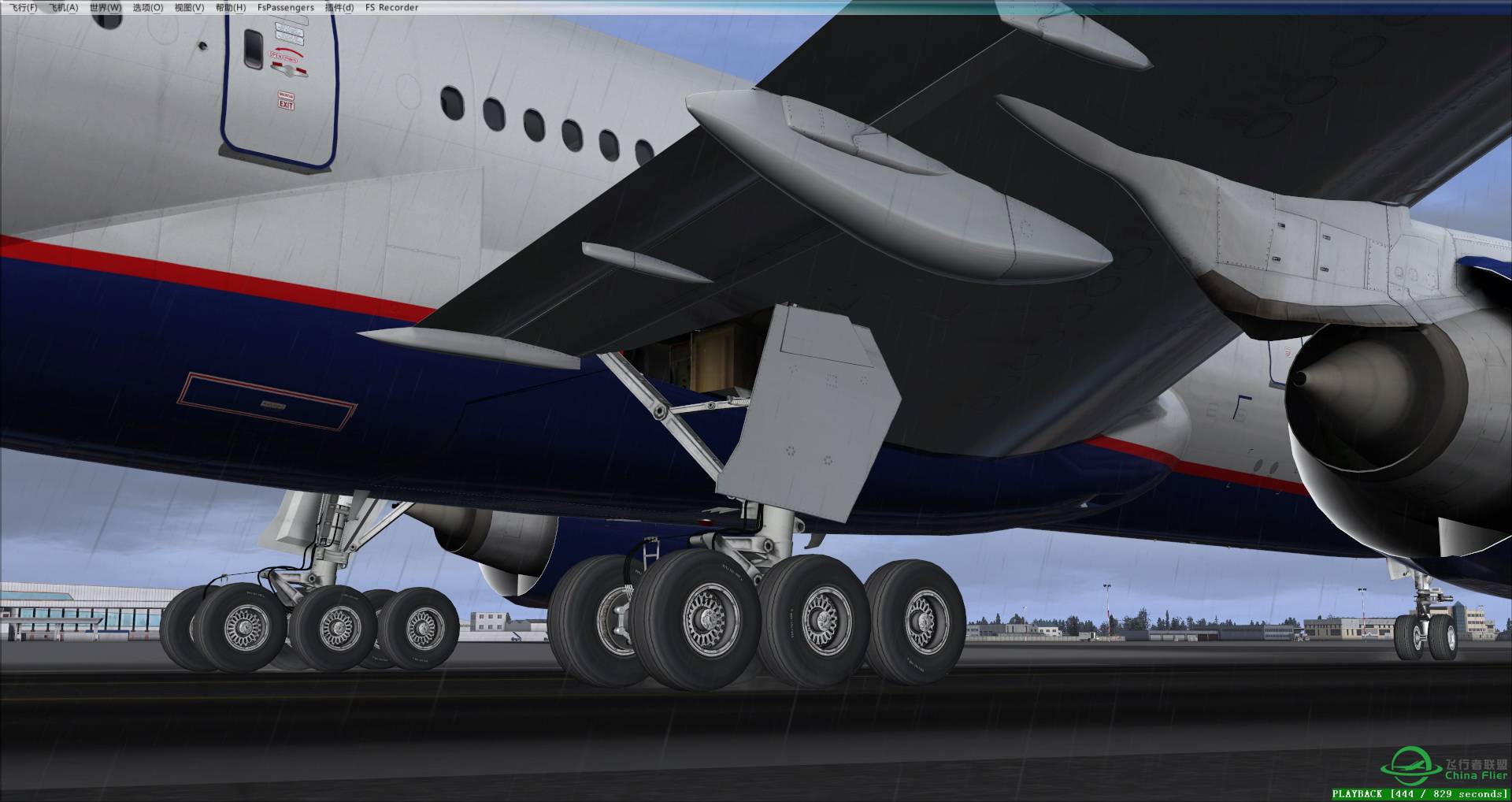Open the 飞行(F) Flight menu

click(x=24, y=6)
